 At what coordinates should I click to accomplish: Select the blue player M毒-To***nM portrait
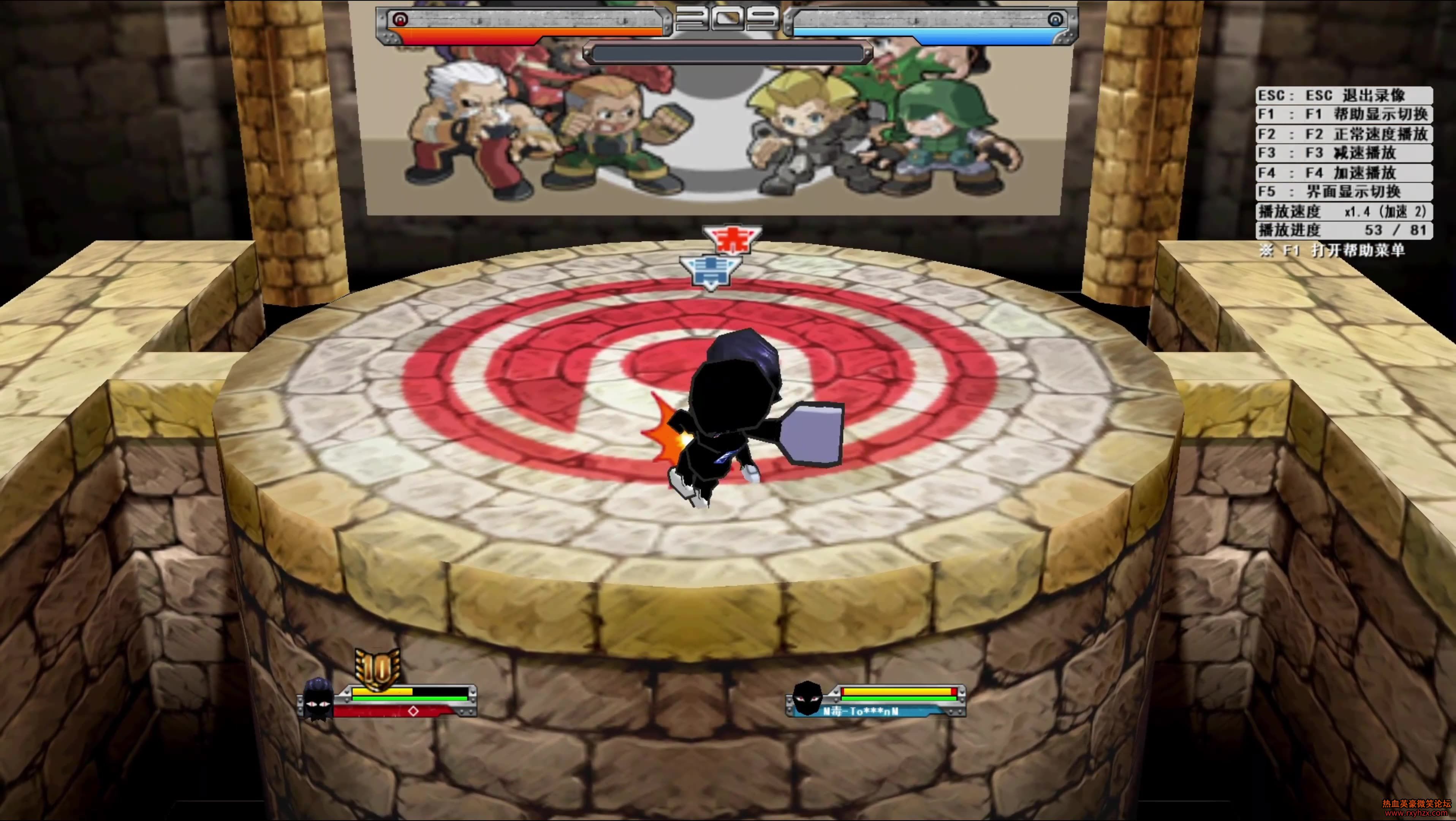(x=807, y=699)
